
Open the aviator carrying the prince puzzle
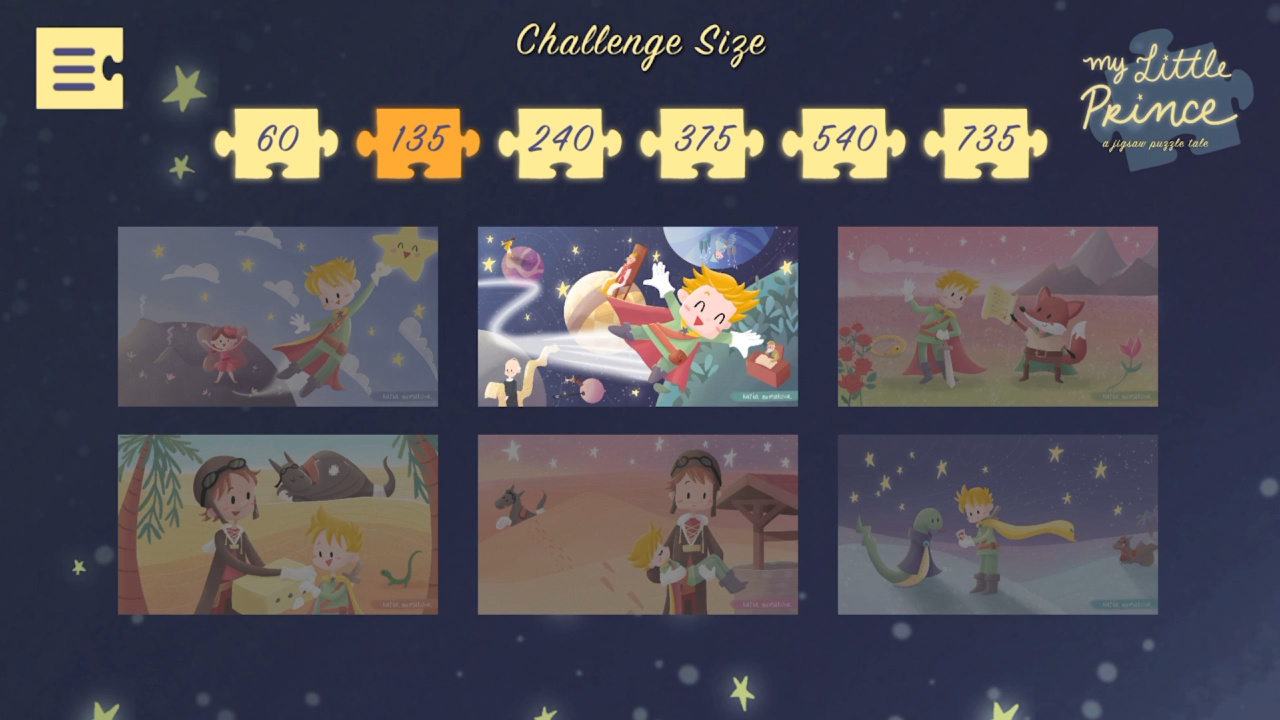click(638, 525)
